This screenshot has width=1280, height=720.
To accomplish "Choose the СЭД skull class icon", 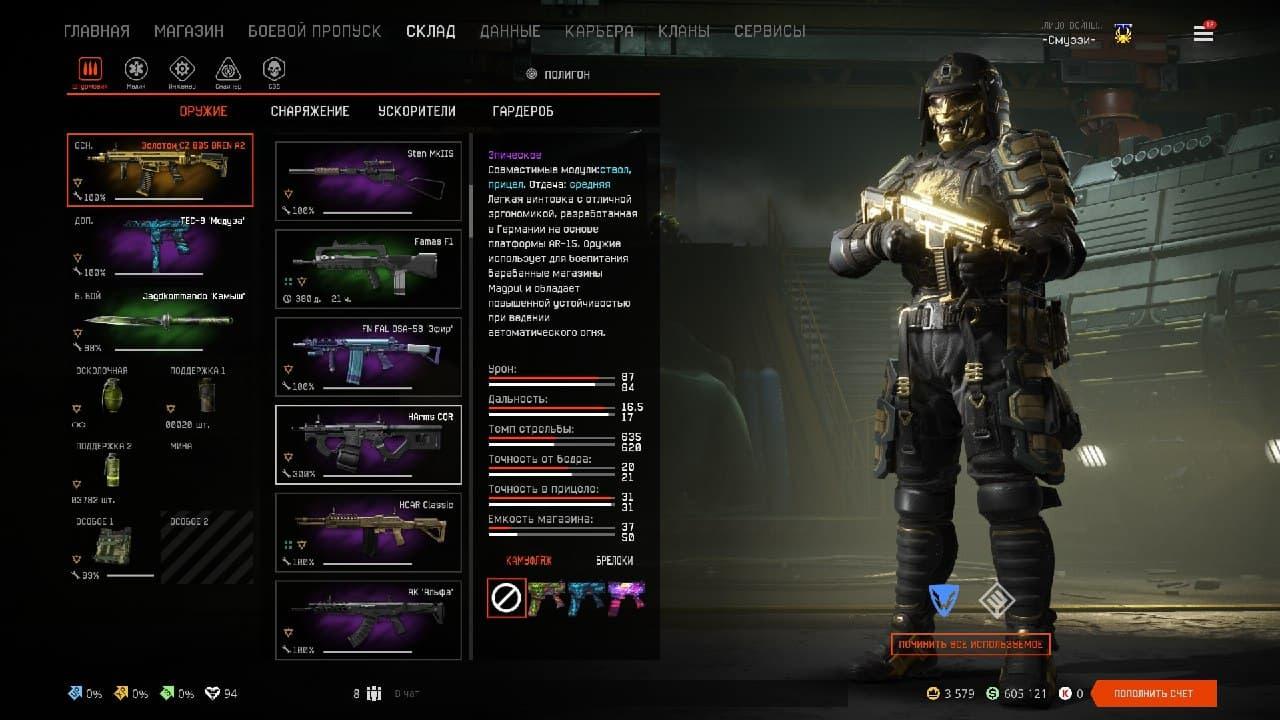I will point(273,69).
